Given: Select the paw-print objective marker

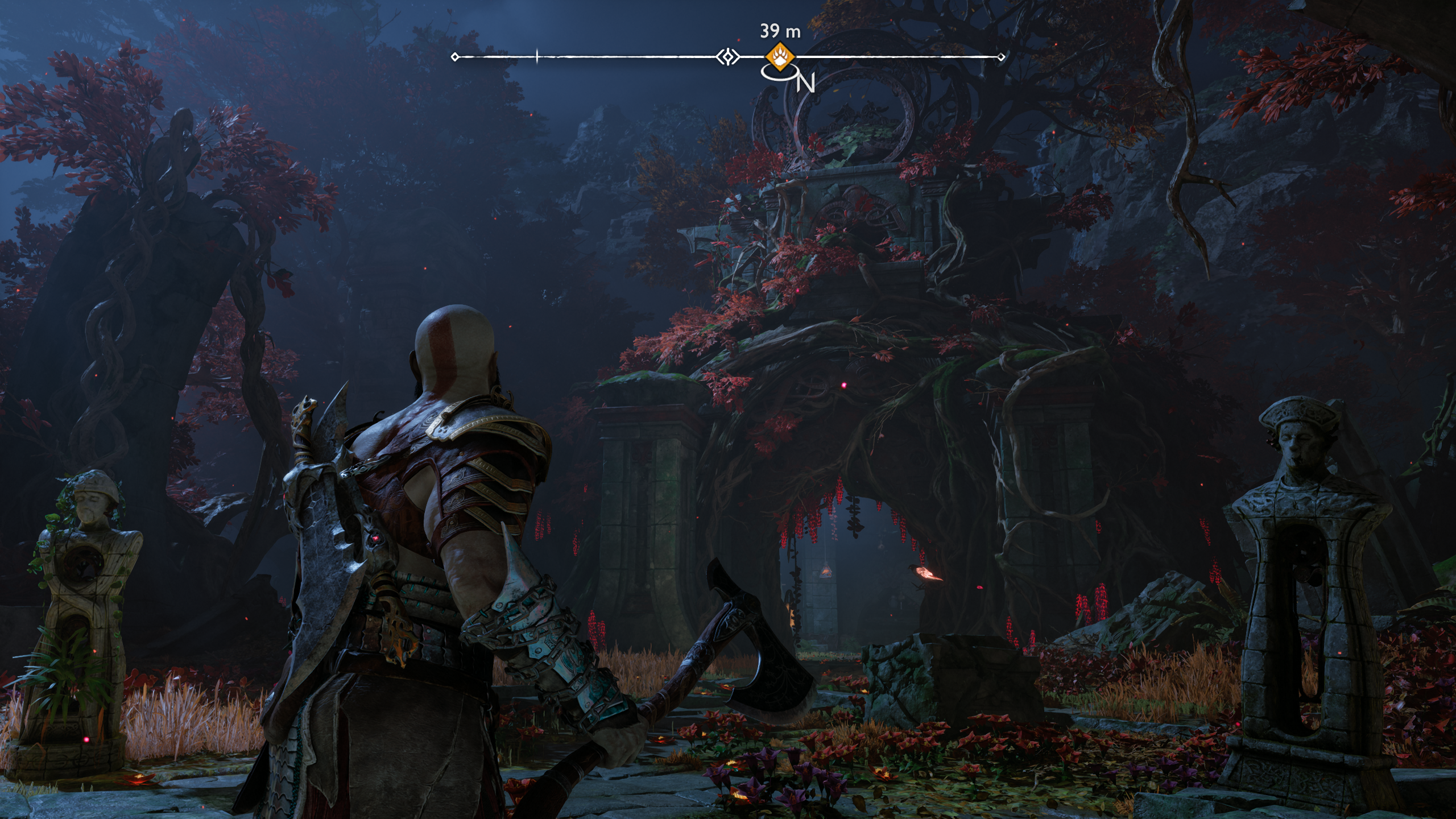Looking at the screenshot, I should (x=781, y=57).
